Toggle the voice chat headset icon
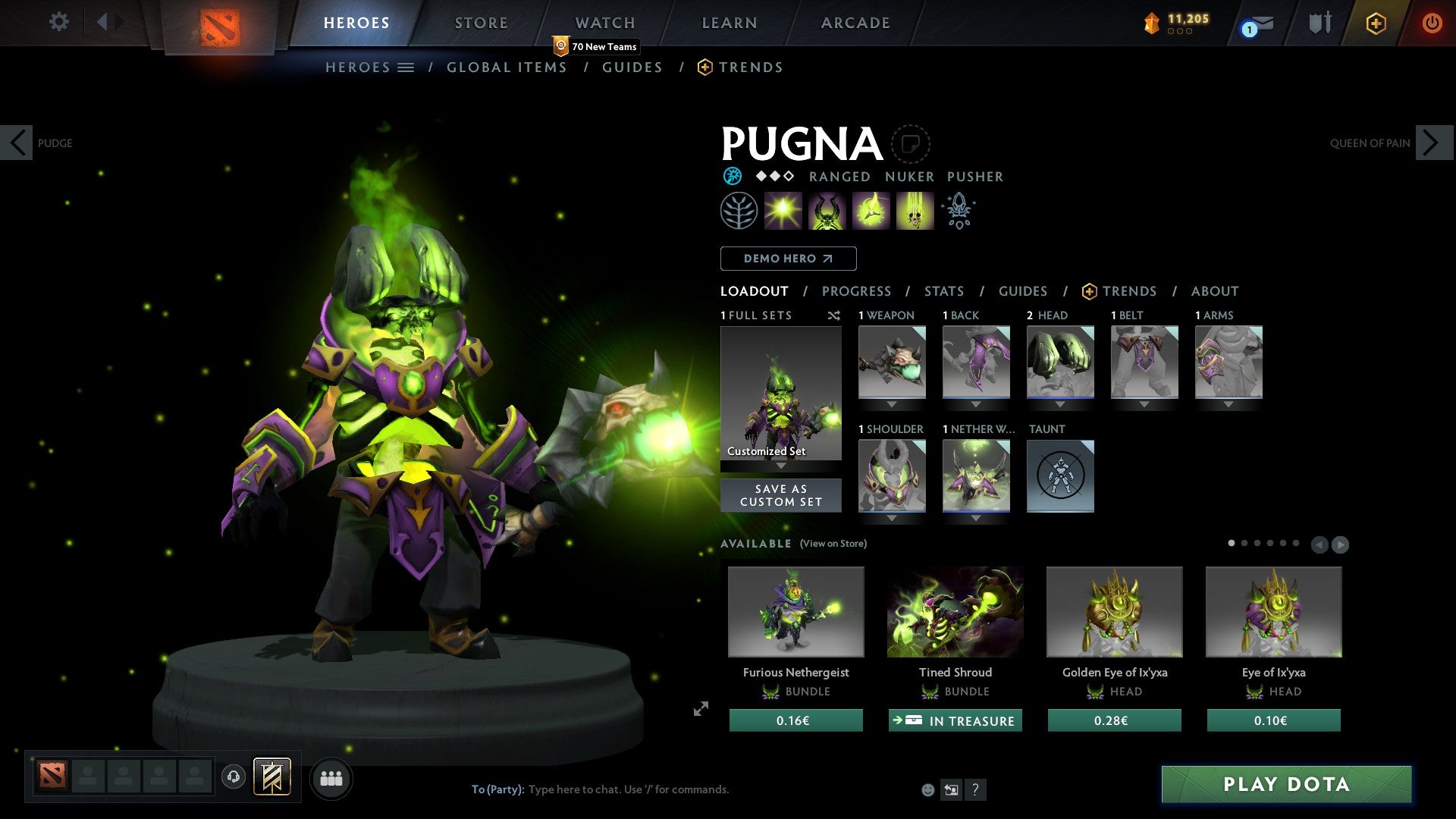Screen dimensions: 1456x819 [234, 778]
